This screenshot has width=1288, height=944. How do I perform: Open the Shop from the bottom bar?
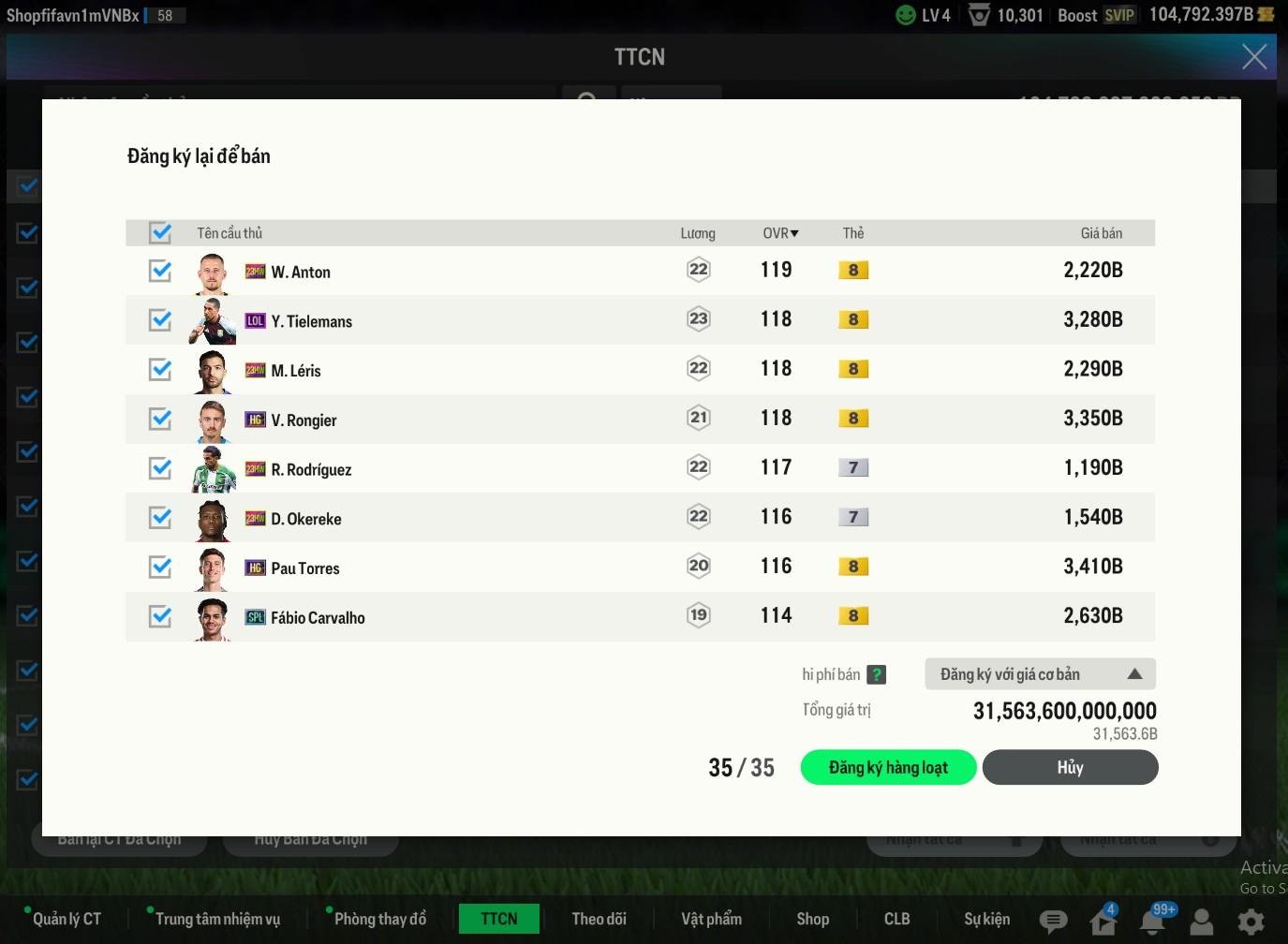tap(812, 919)
